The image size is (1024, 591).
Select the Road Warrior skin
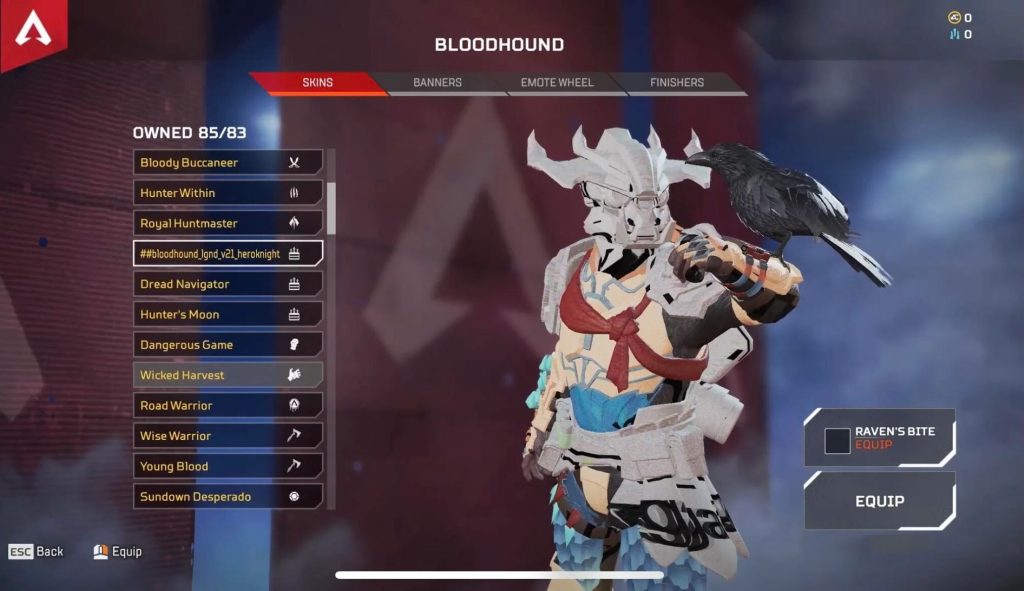point(228,405)
